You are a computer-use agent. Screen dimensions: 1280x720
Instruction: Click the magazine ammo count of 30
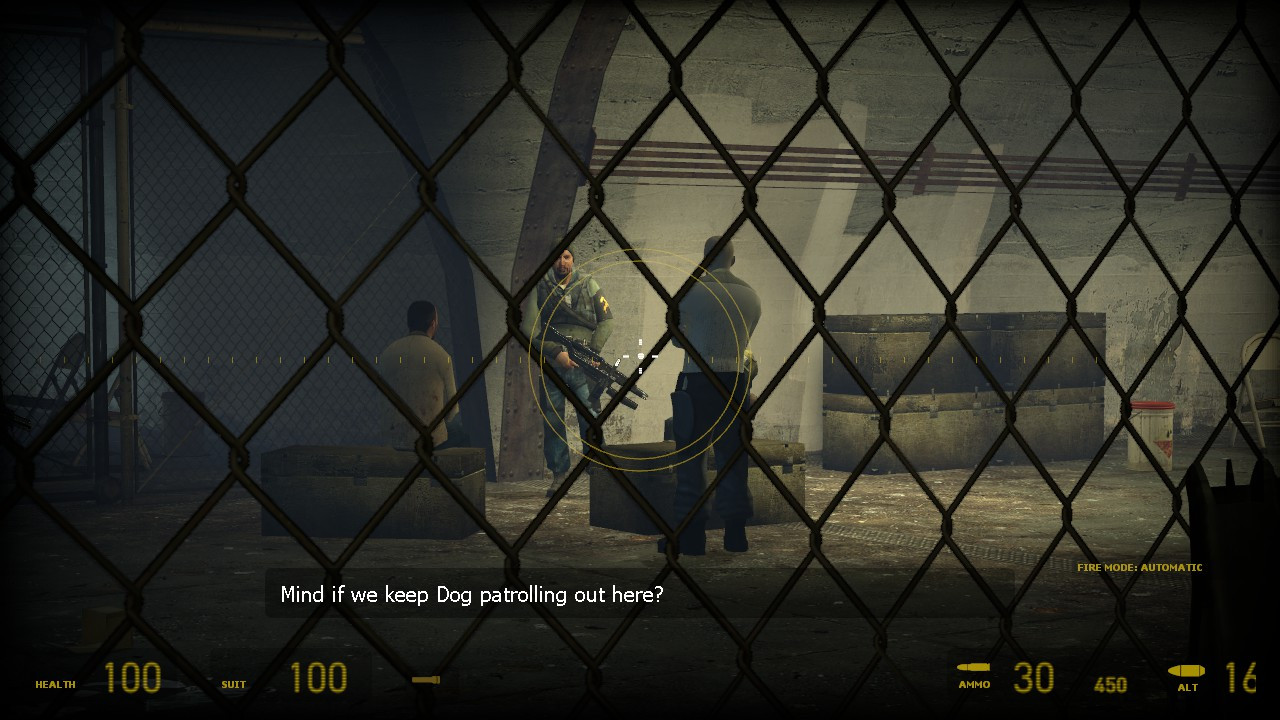click(1036, 677)
